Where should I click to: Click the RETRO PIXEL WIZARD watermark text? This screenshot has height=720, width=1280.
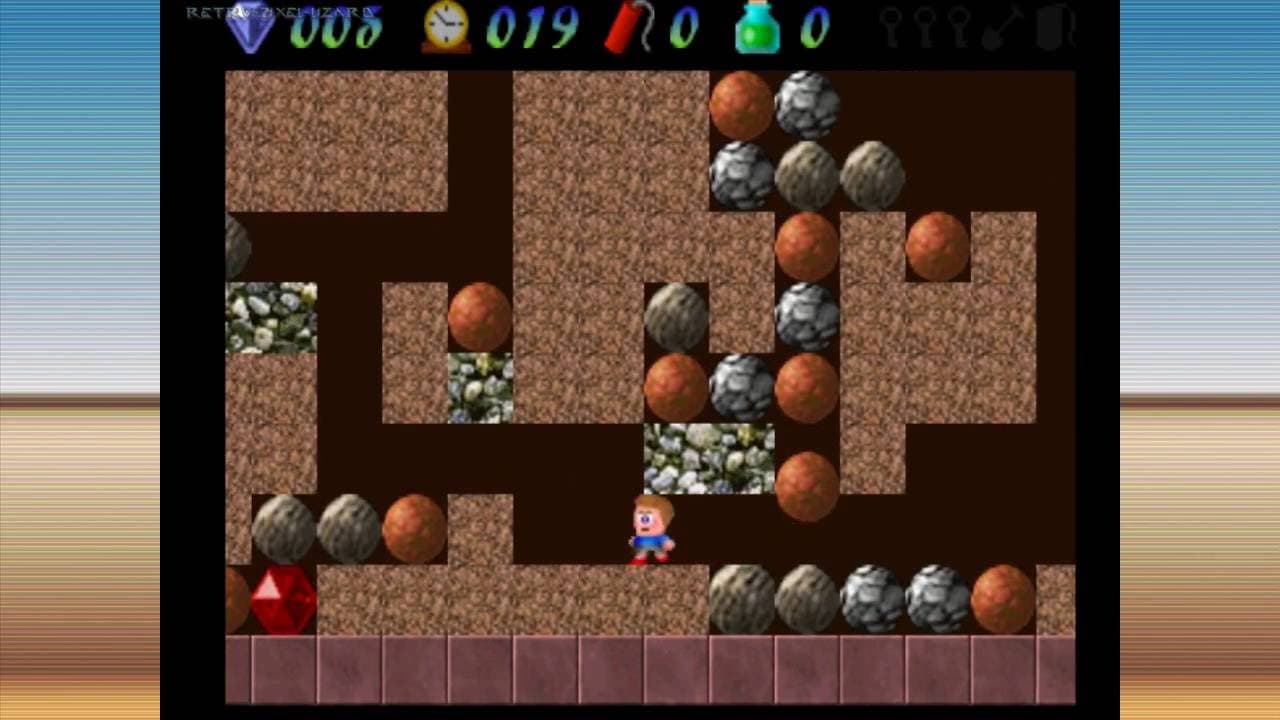280,13
